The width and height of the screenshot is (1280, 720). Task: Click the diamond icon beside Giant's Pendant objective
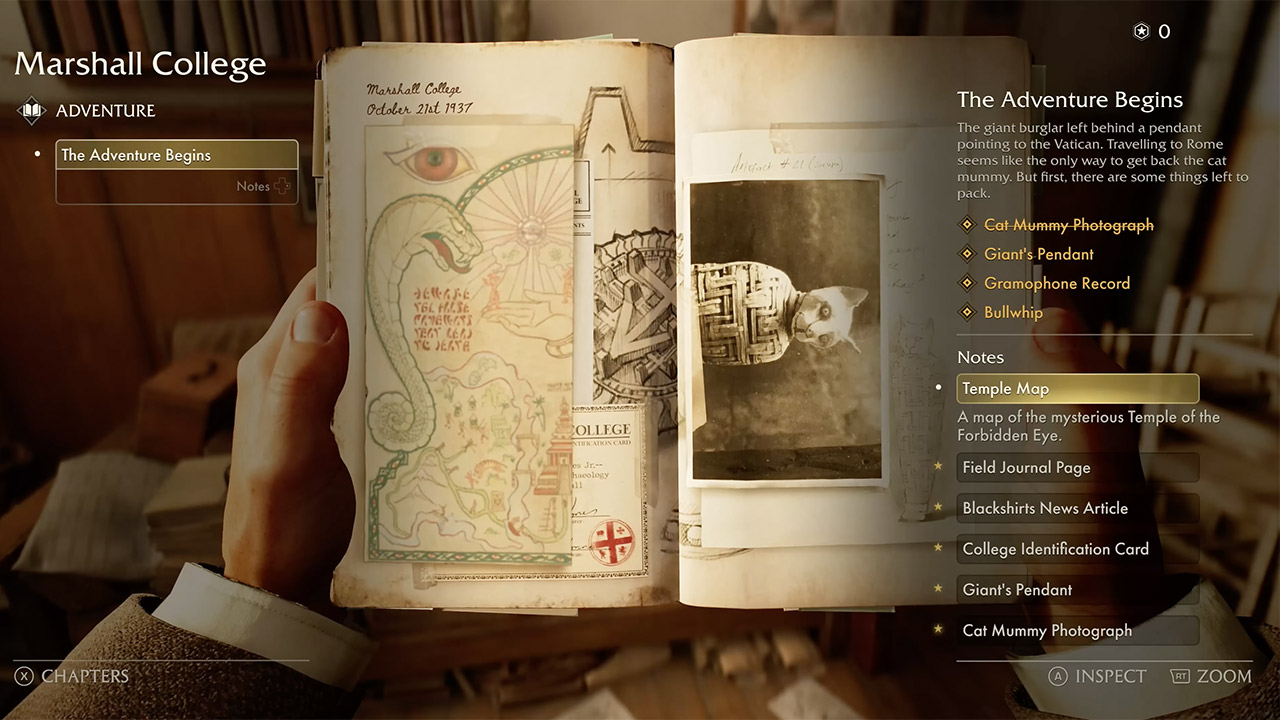967,253
